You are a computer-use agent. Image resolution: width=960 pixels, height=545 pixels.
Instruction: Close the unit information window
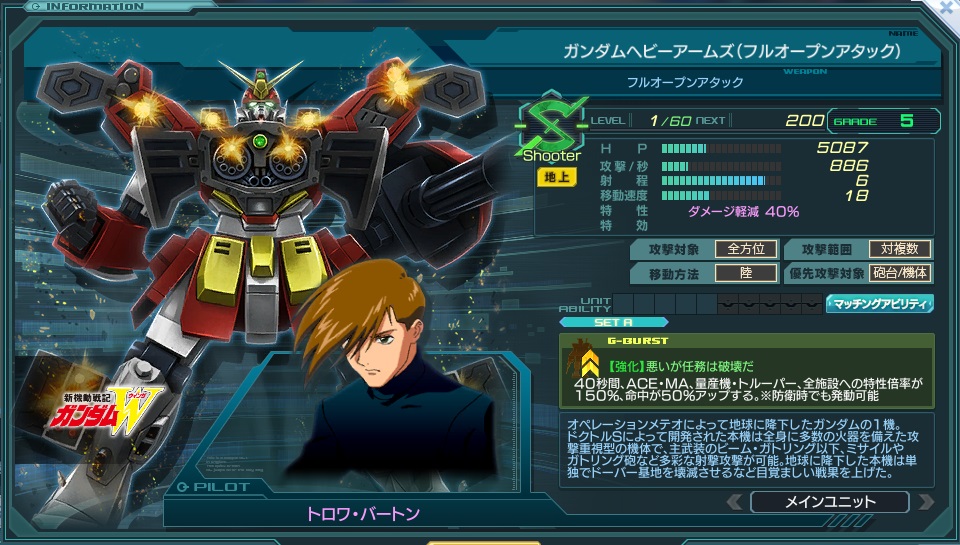947,7
